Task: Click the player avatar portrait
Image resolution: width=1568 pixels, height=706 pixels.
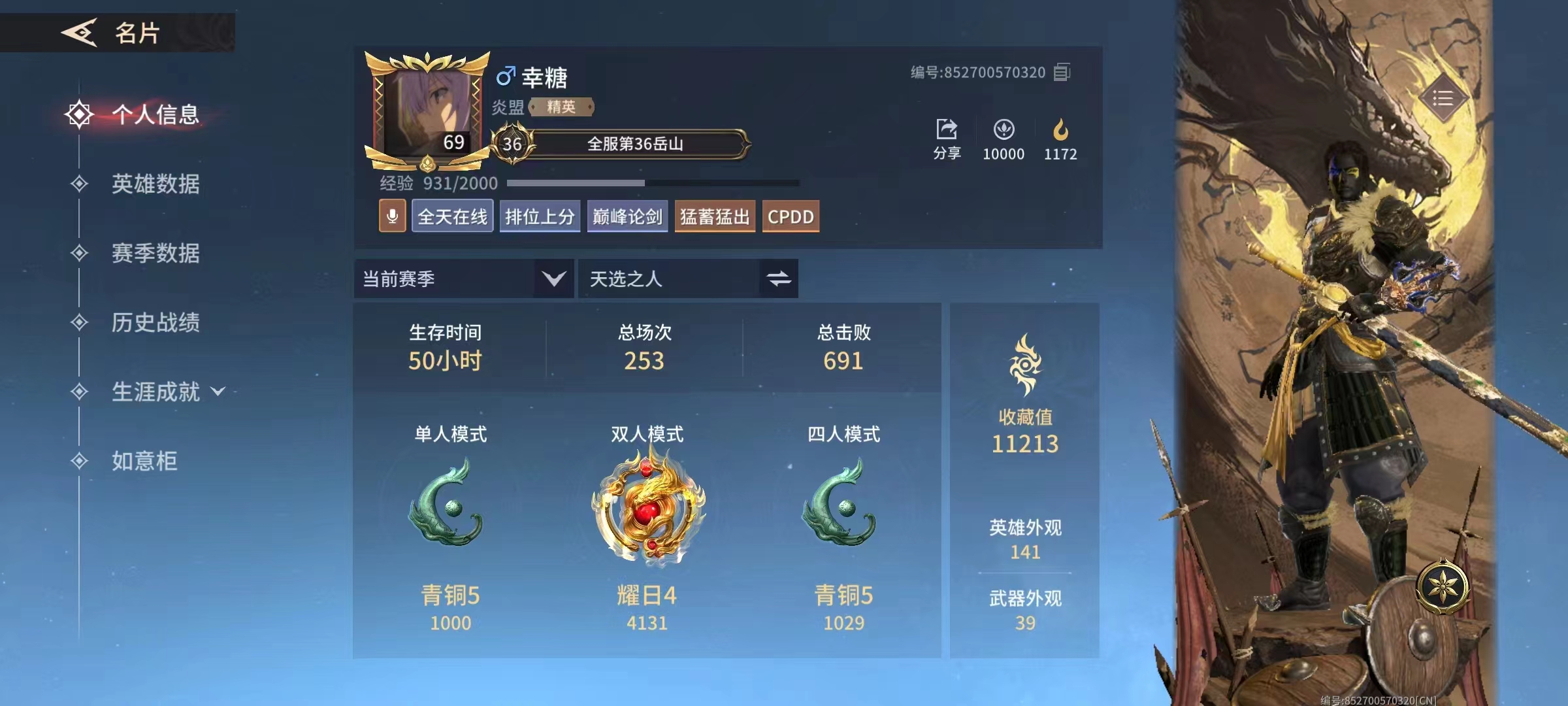Action: 428,105
